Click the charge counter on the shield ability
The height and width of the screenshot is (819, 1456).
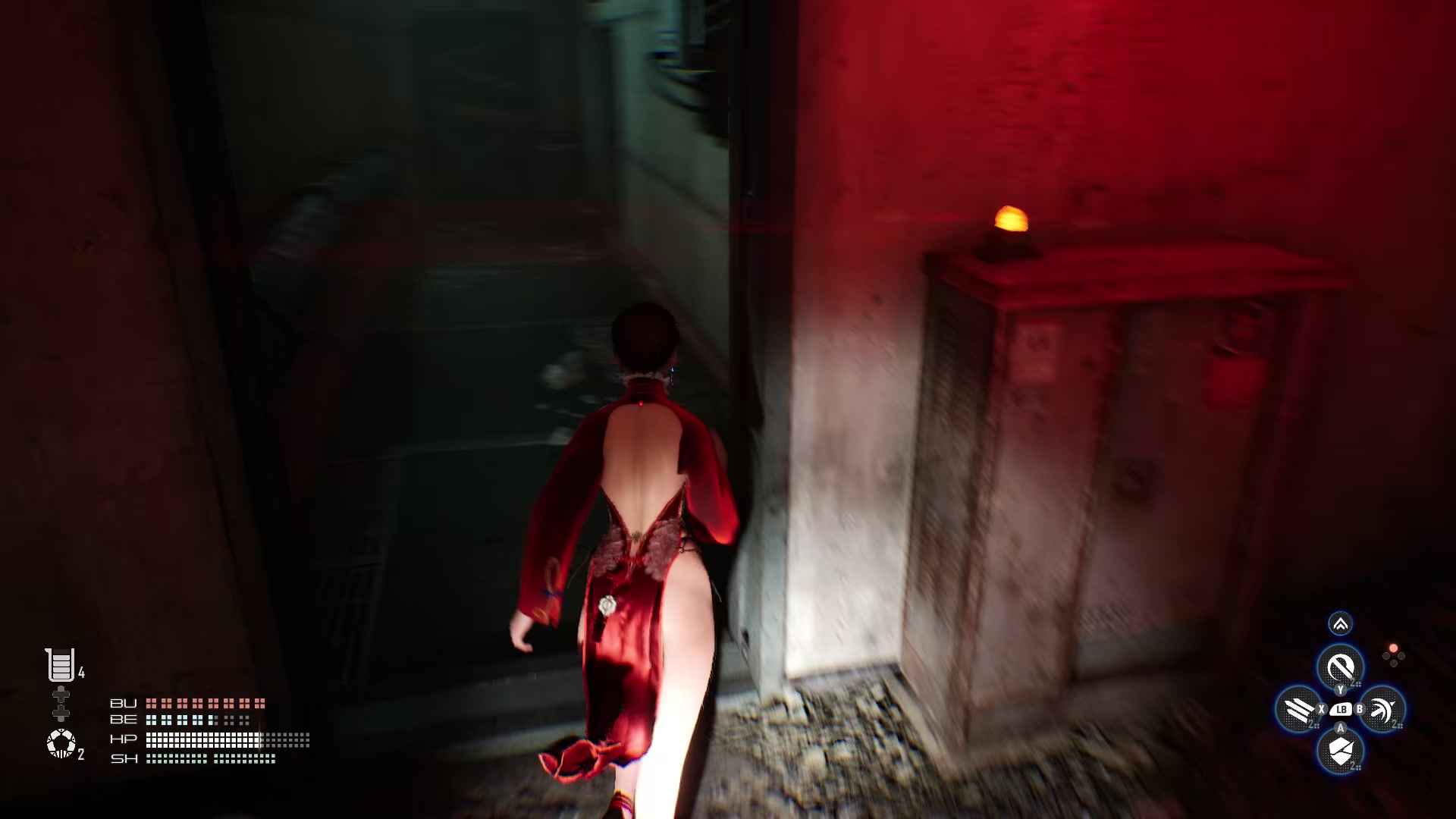(1354, 765)
